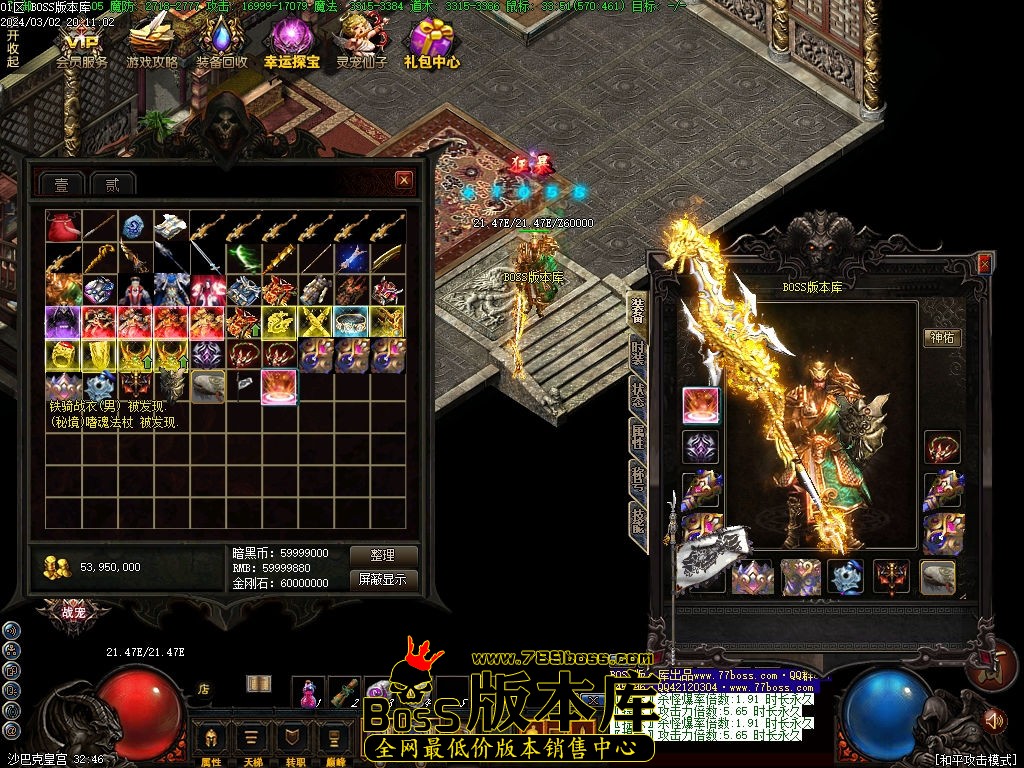
Task: Select the purple demon armor item
Action: pyautogui.click(x=63, y=322)
